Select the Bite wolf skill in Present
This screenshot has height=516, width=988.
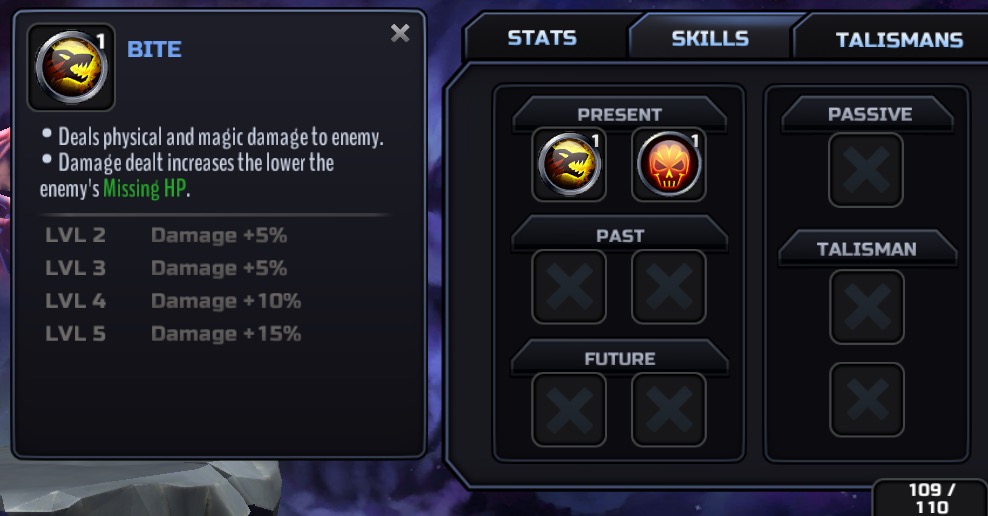pos(569,165)
